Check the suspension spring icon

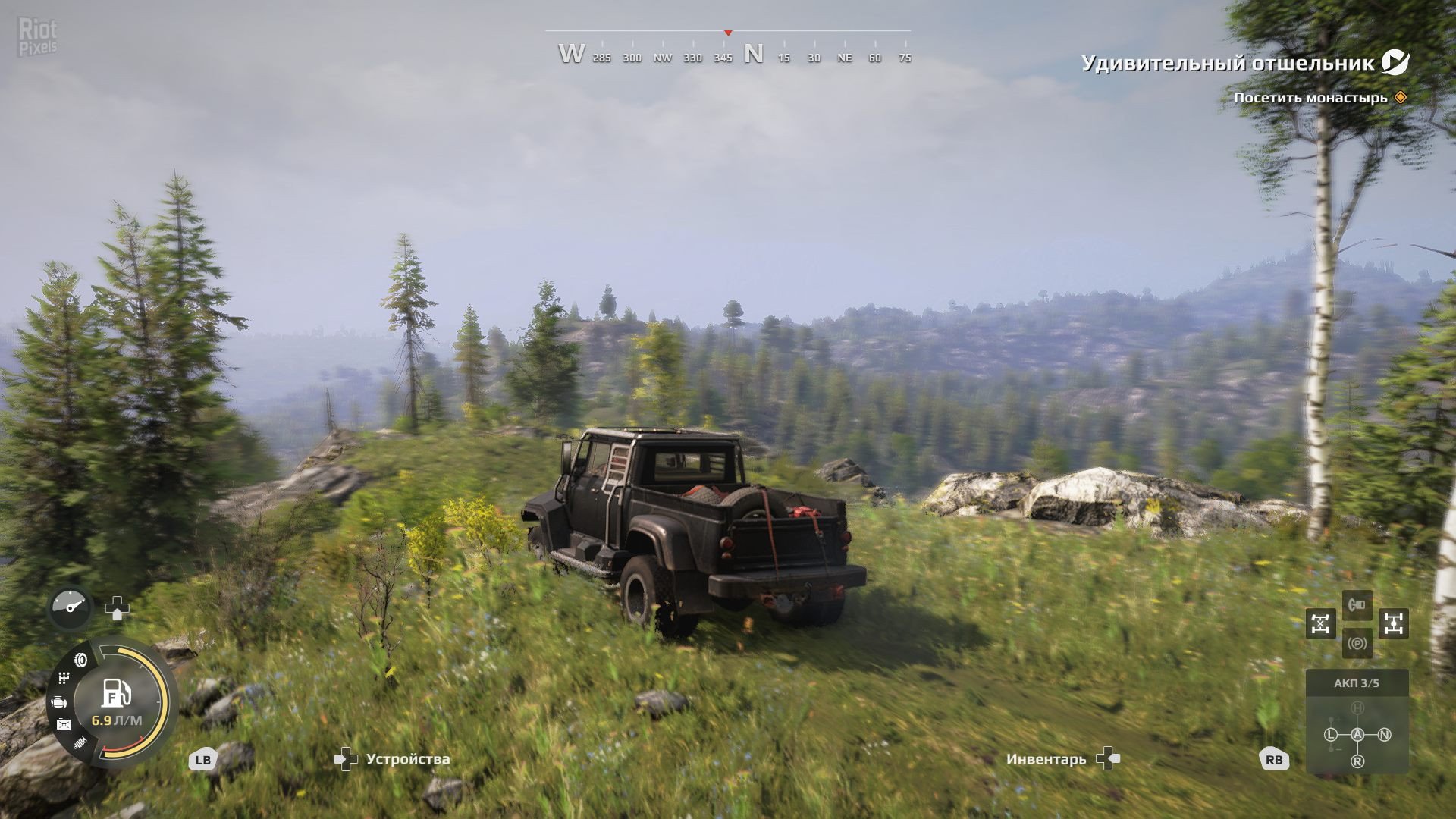coord(80,744)
